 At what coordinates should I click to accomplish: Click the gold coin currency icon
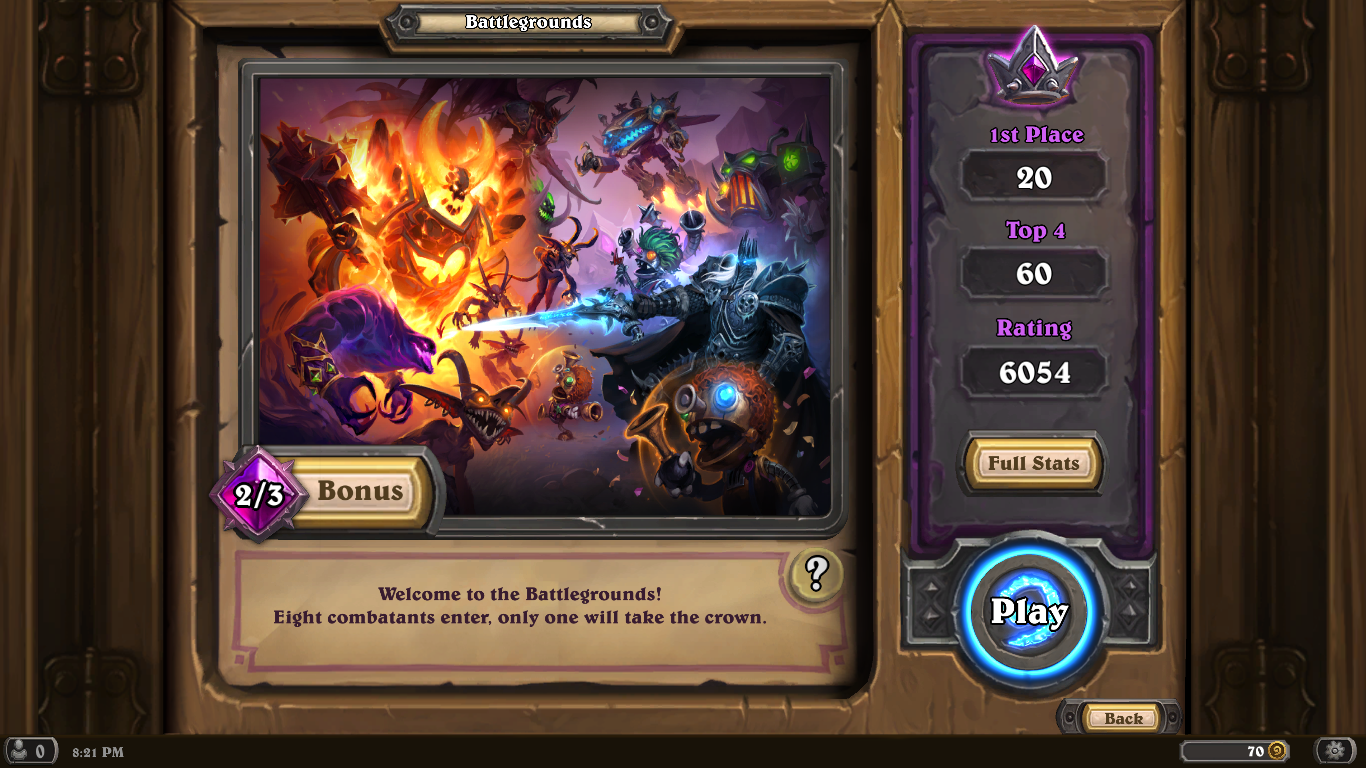(x=1276, y=749)
